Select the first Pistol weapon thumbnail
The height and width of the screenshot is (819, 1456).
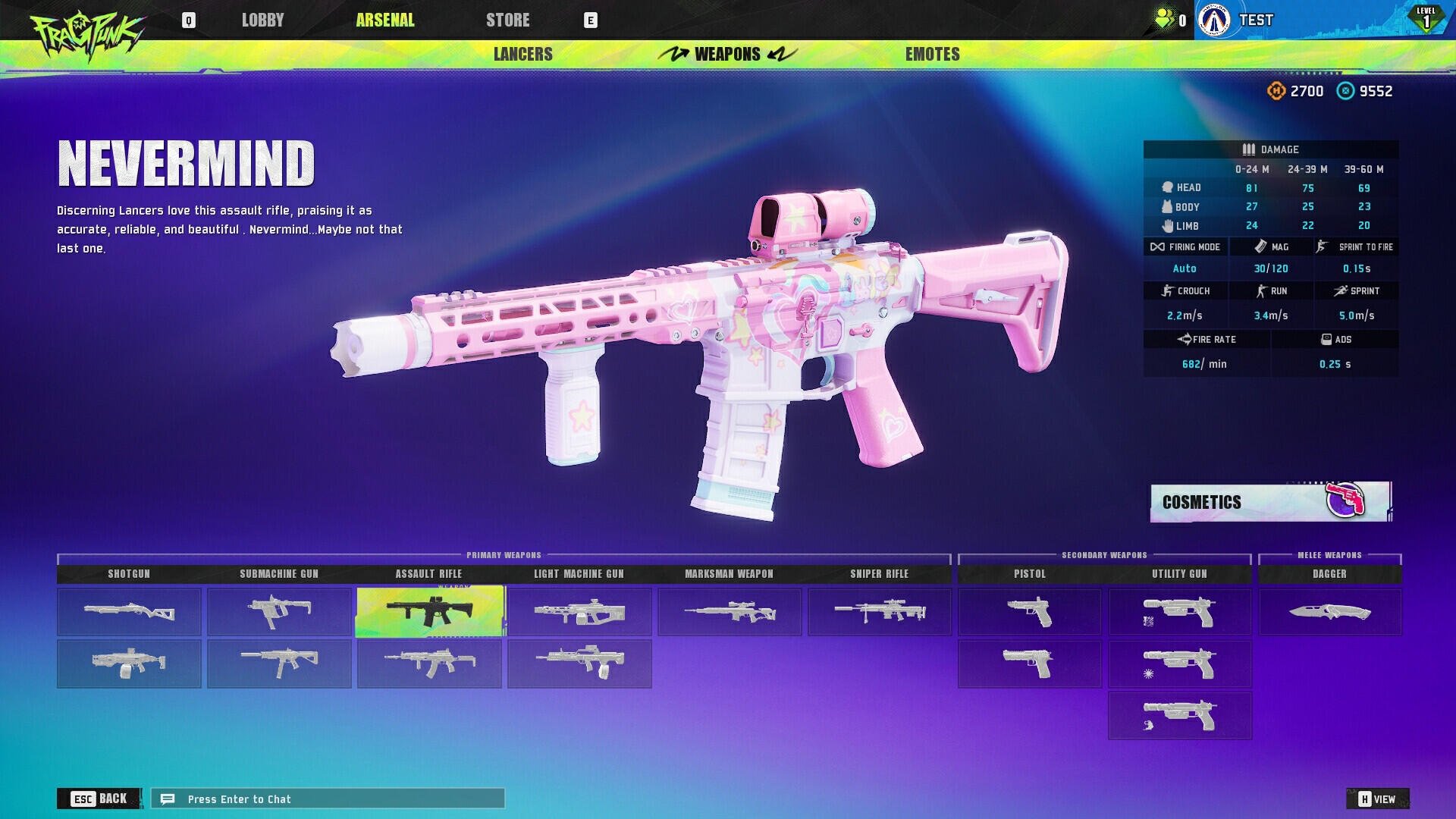coord(1029,611)
